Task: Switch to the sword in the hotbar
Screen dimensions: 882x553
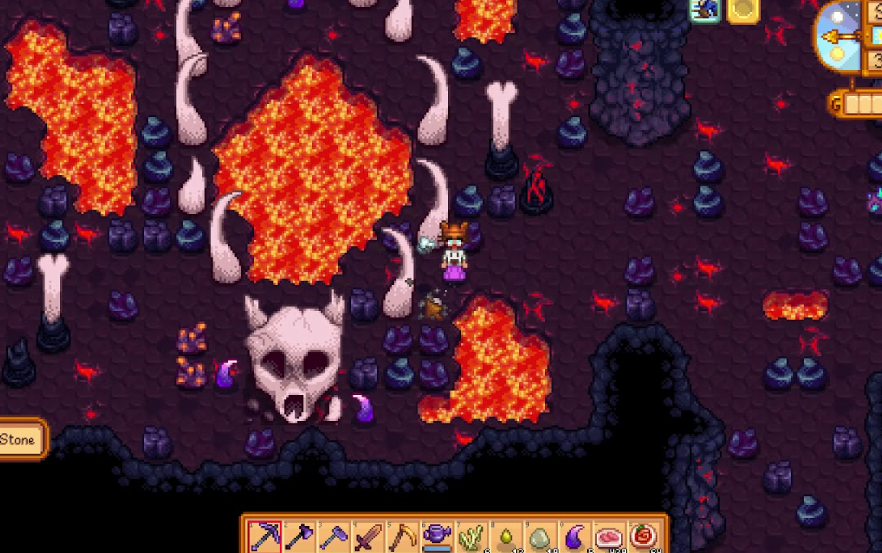Action: click(x=368, y=537)
